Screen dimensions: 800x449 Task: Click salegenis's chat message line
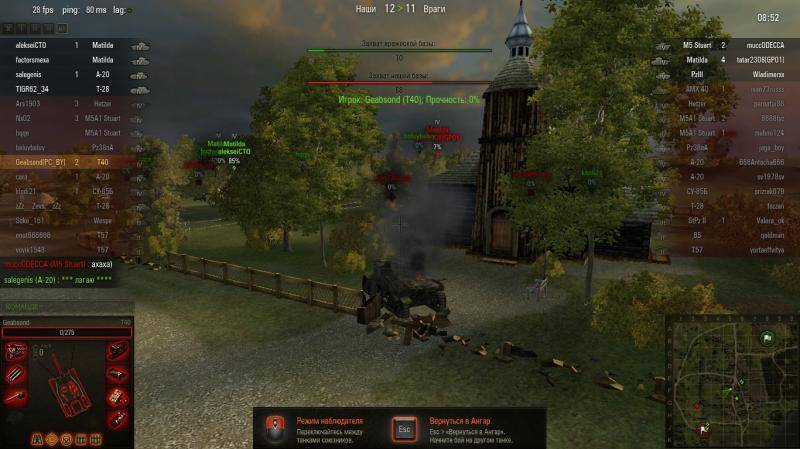coord(58,282)
